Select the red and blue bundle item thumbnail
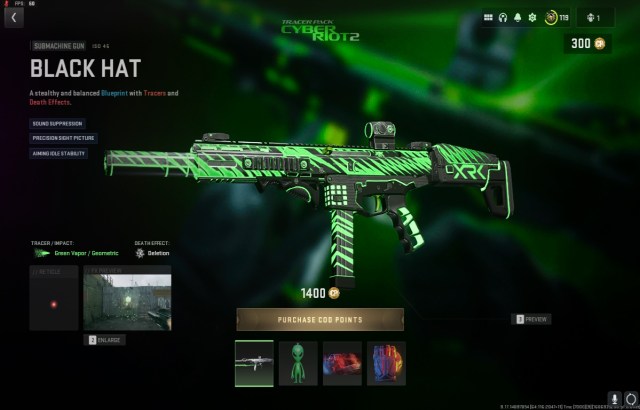This screenshot has width=640, height=410. tap(343, 363)
